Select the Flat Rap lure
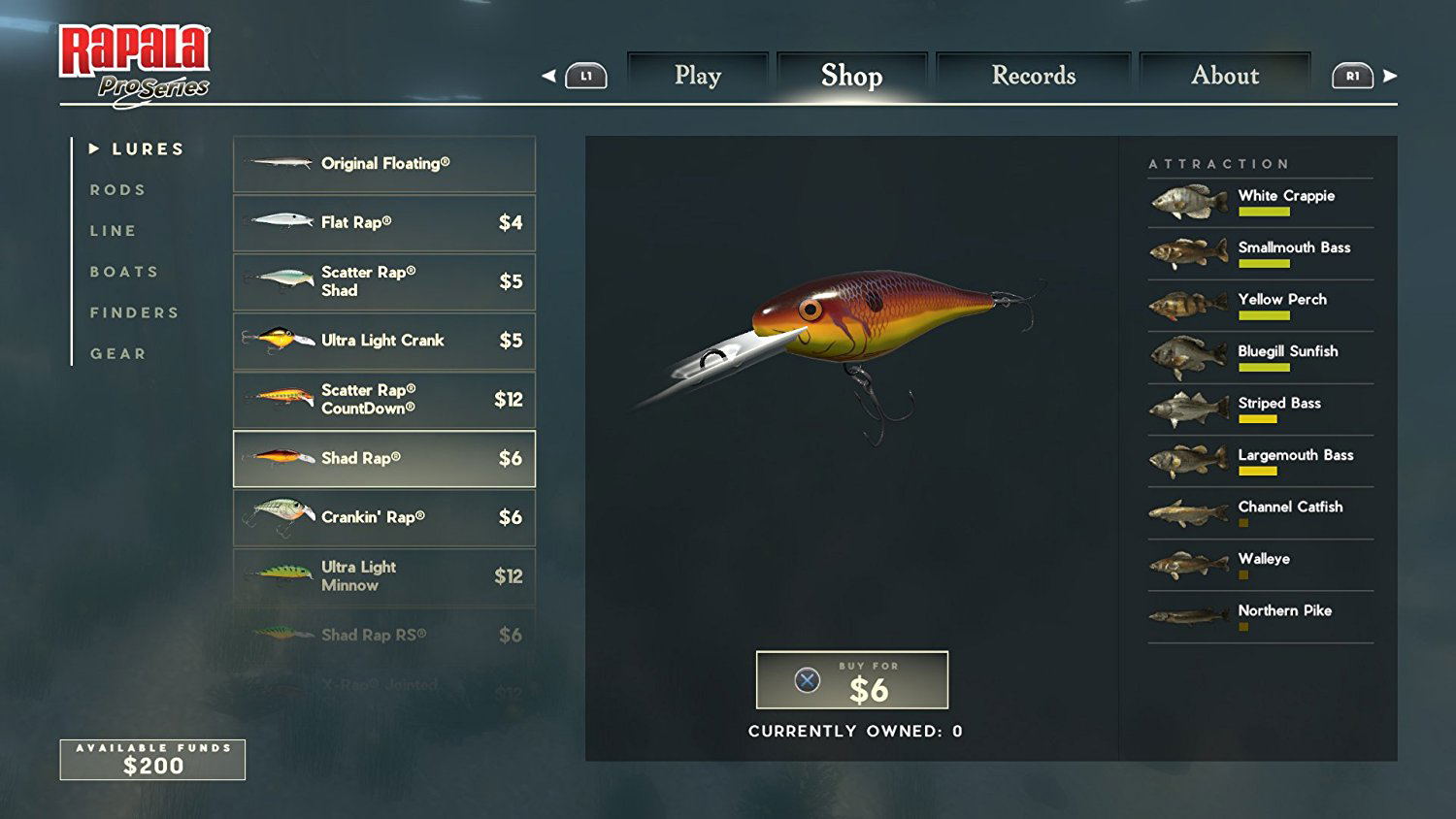Viewport: 1456px width, 819px height. [x=384, y=223]
